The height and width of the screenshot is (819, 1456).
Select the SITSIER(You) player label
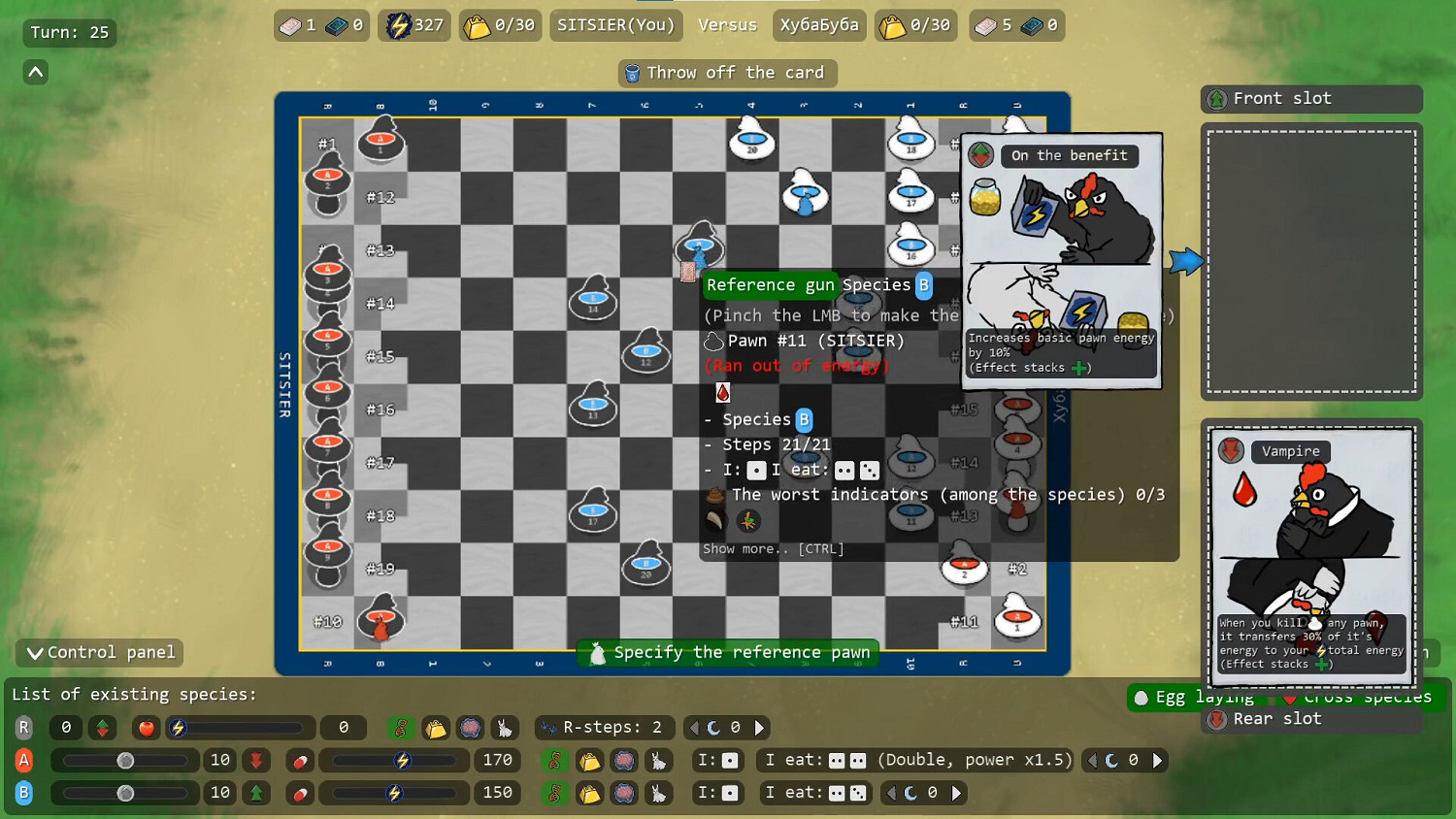615,25
